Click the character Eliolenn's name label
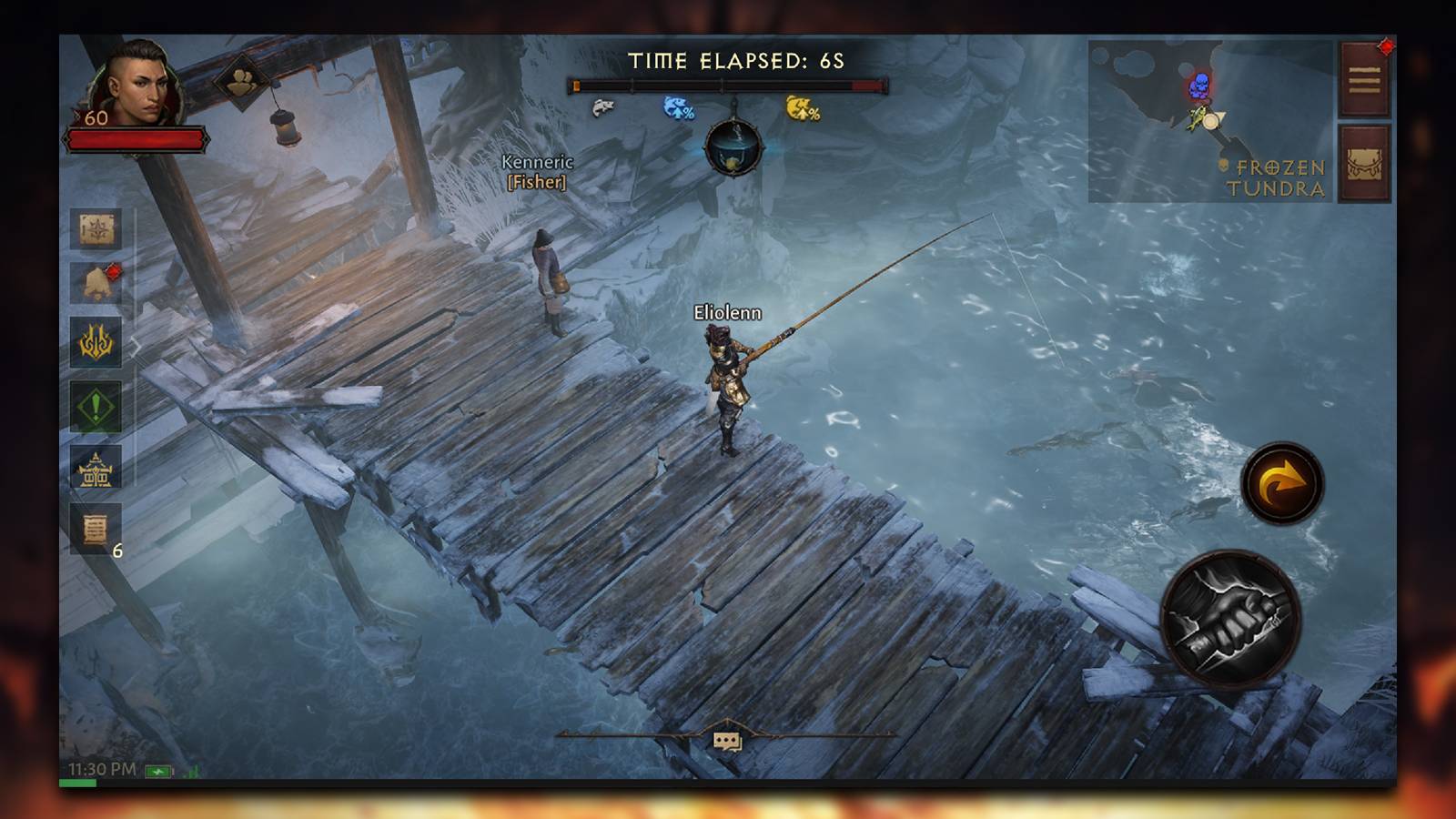 (x=725, y=310)
